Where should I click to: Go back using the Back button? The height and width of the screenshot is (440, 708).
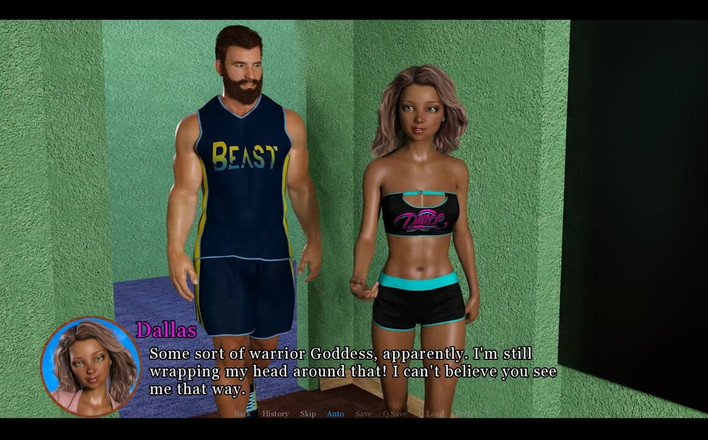(241, 413)
